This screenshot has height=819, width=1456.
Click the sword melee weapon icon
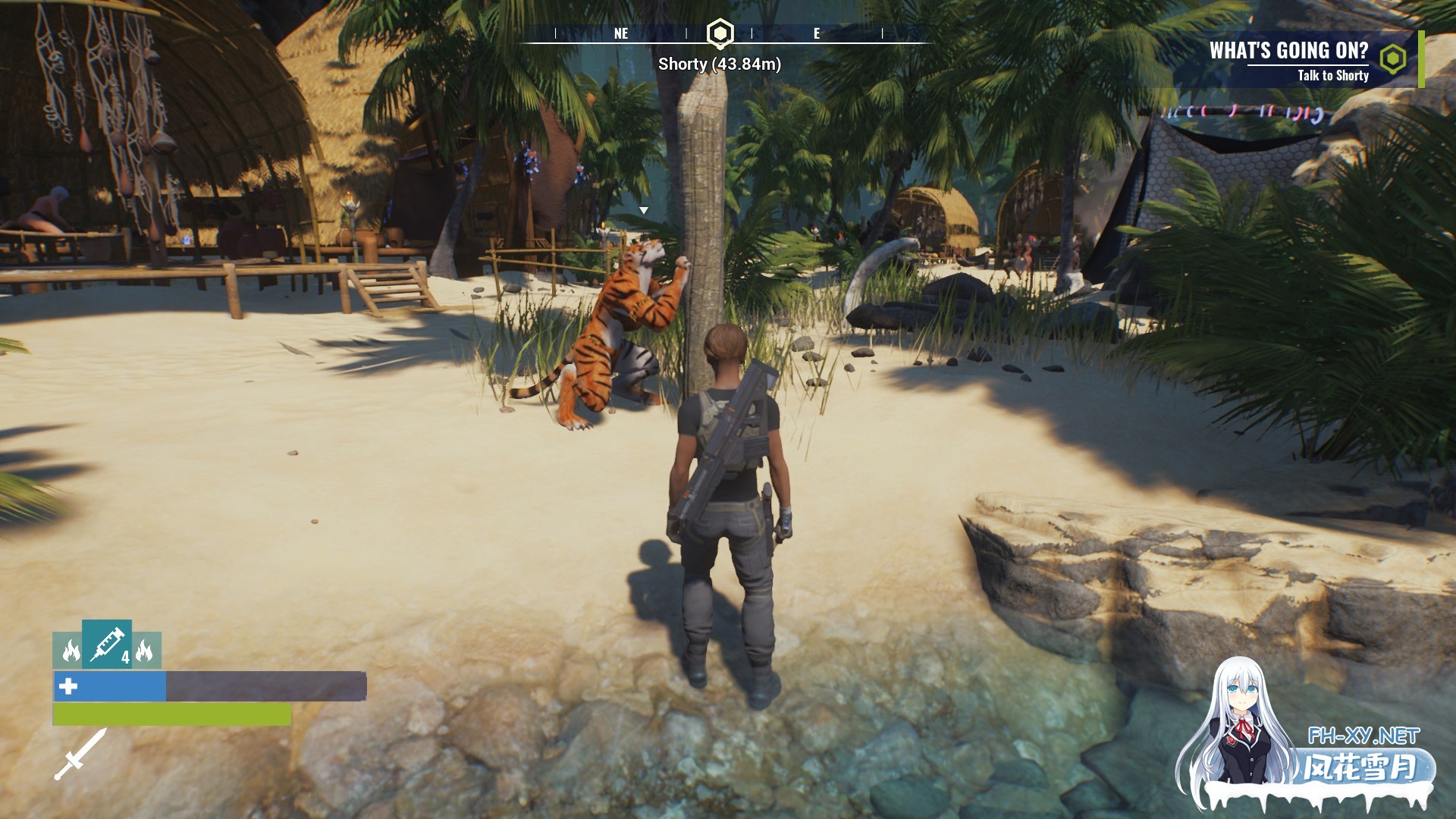(80, 755)
